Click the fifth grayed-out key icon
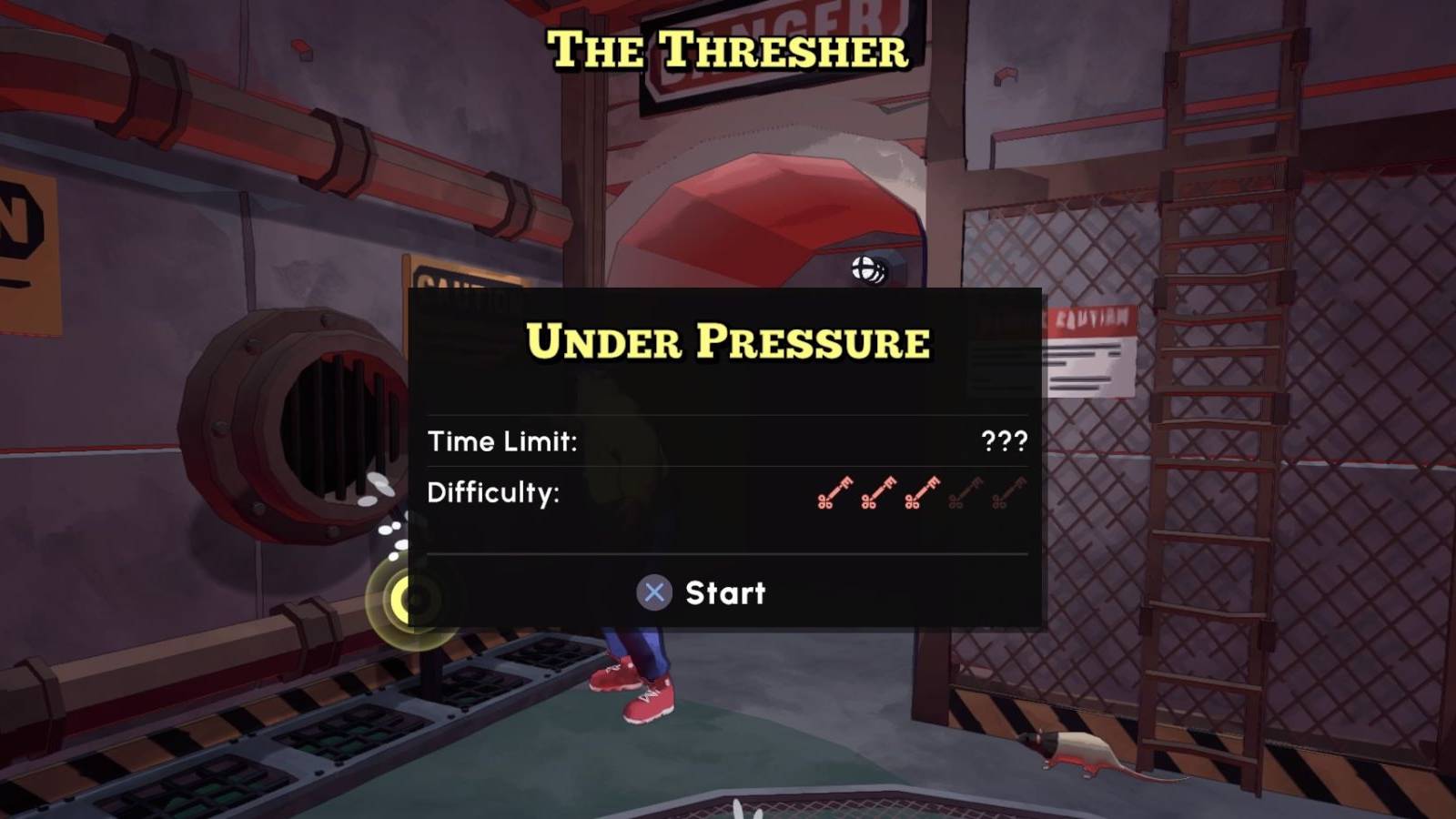 tap(1007, 493)
